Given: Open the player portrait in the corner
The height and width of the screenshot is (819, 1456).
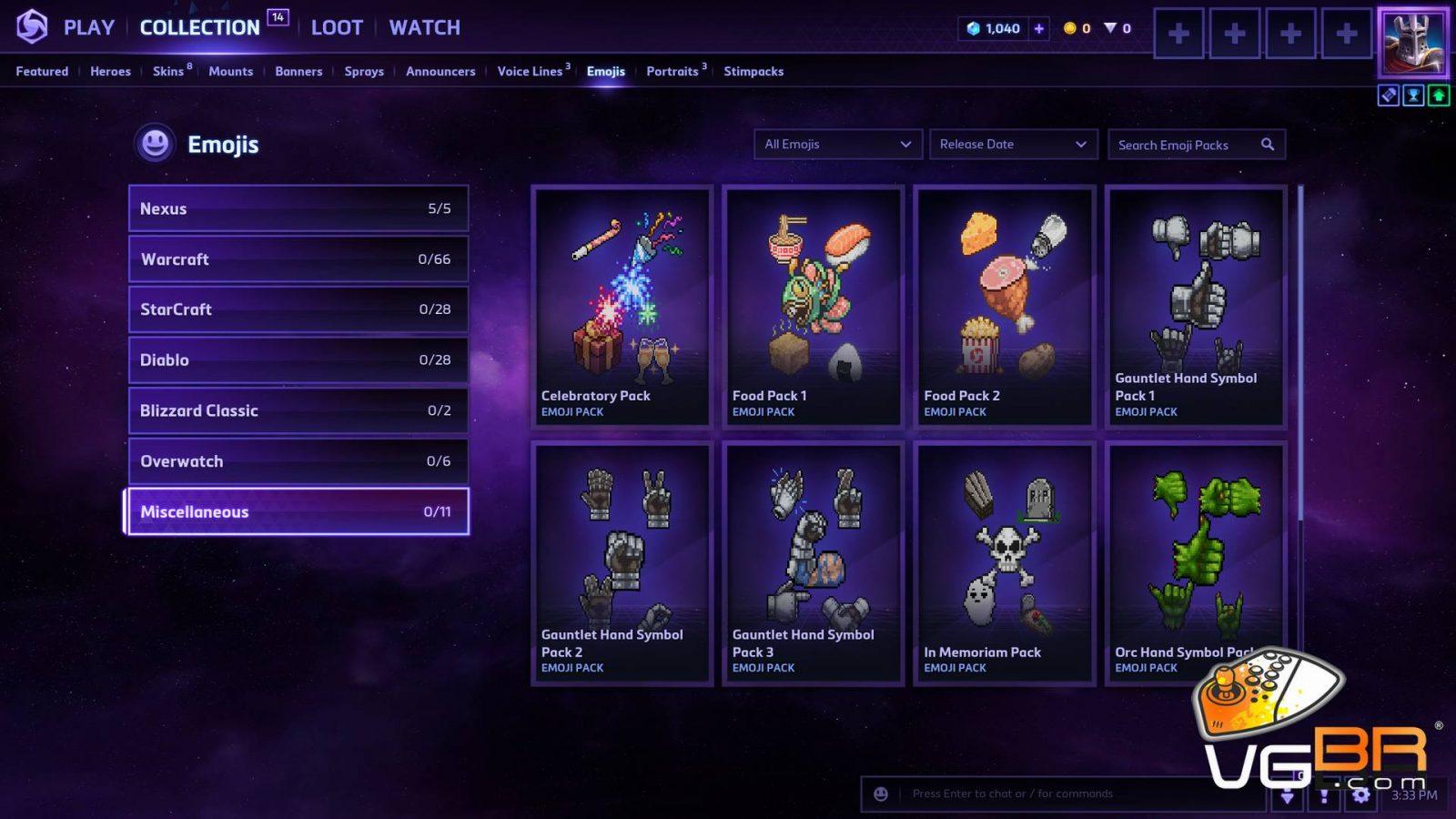Looking at the screenshot, I should [1412, 42].
